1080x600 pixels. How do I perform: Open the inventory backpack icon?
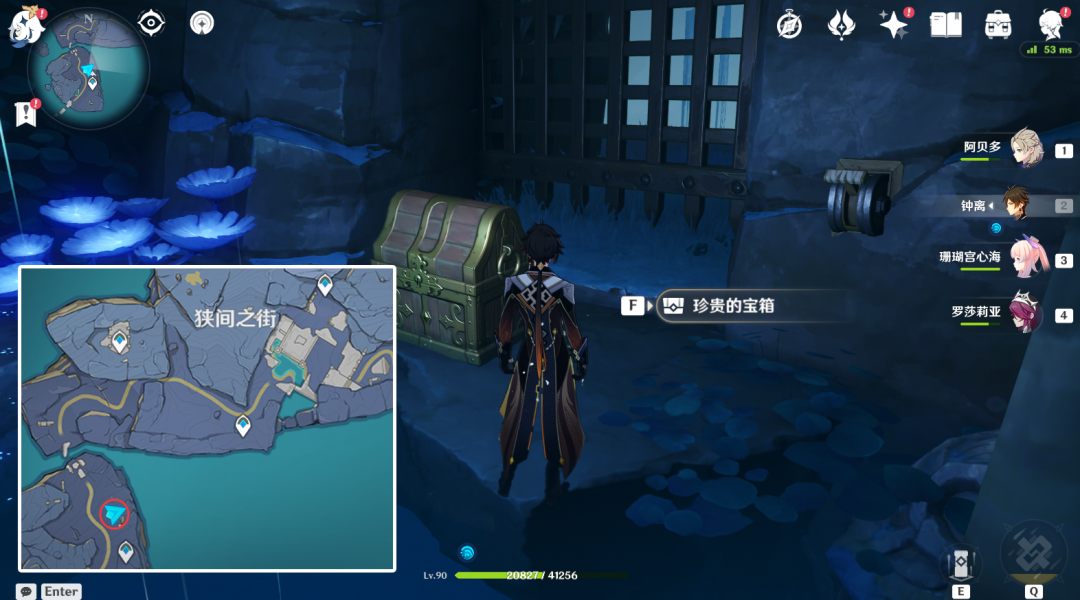(997, 25)
